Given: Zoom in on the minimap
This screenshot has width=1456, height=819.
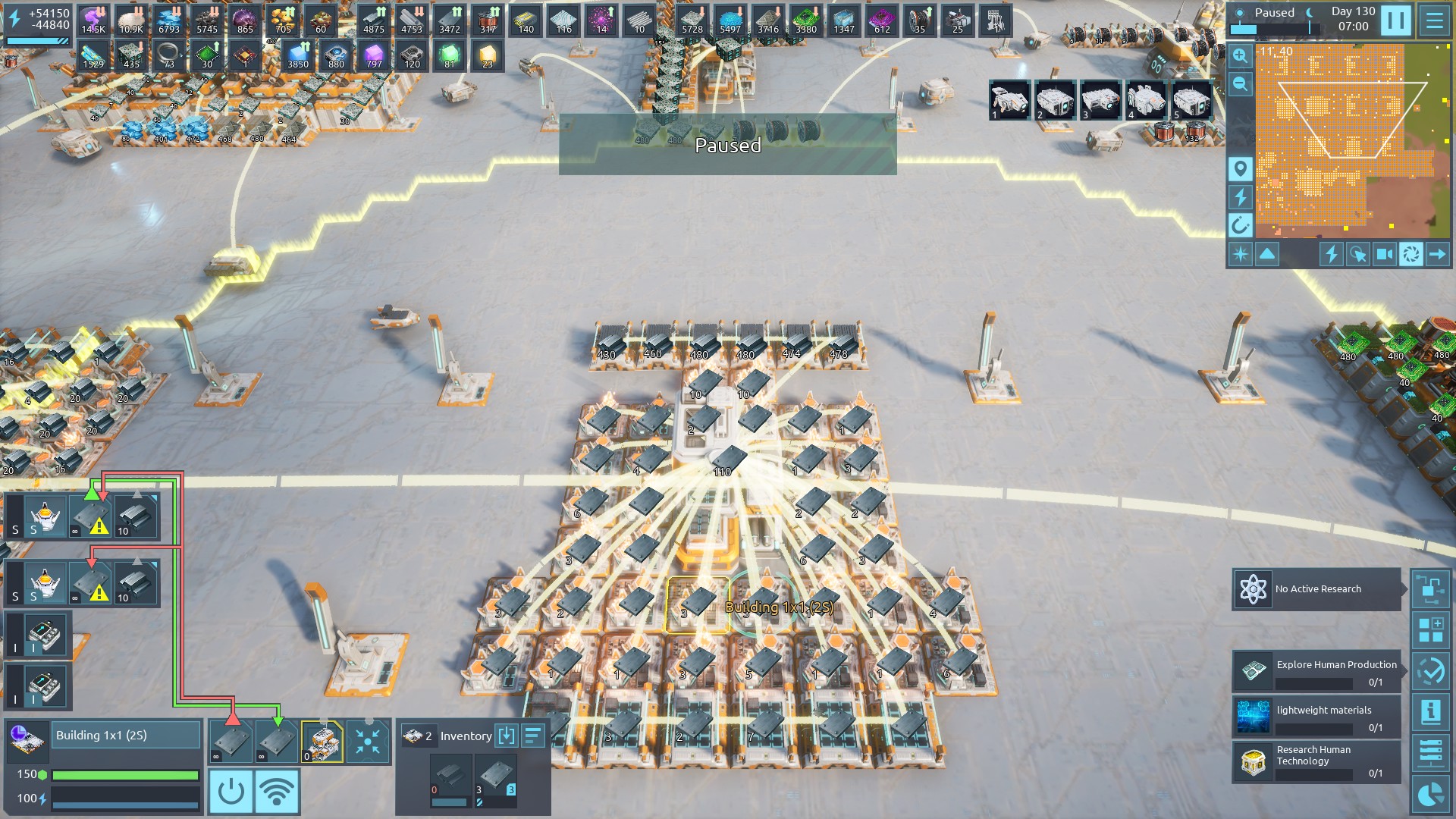Looking at the screenshot, I should tap(1240, 55).
